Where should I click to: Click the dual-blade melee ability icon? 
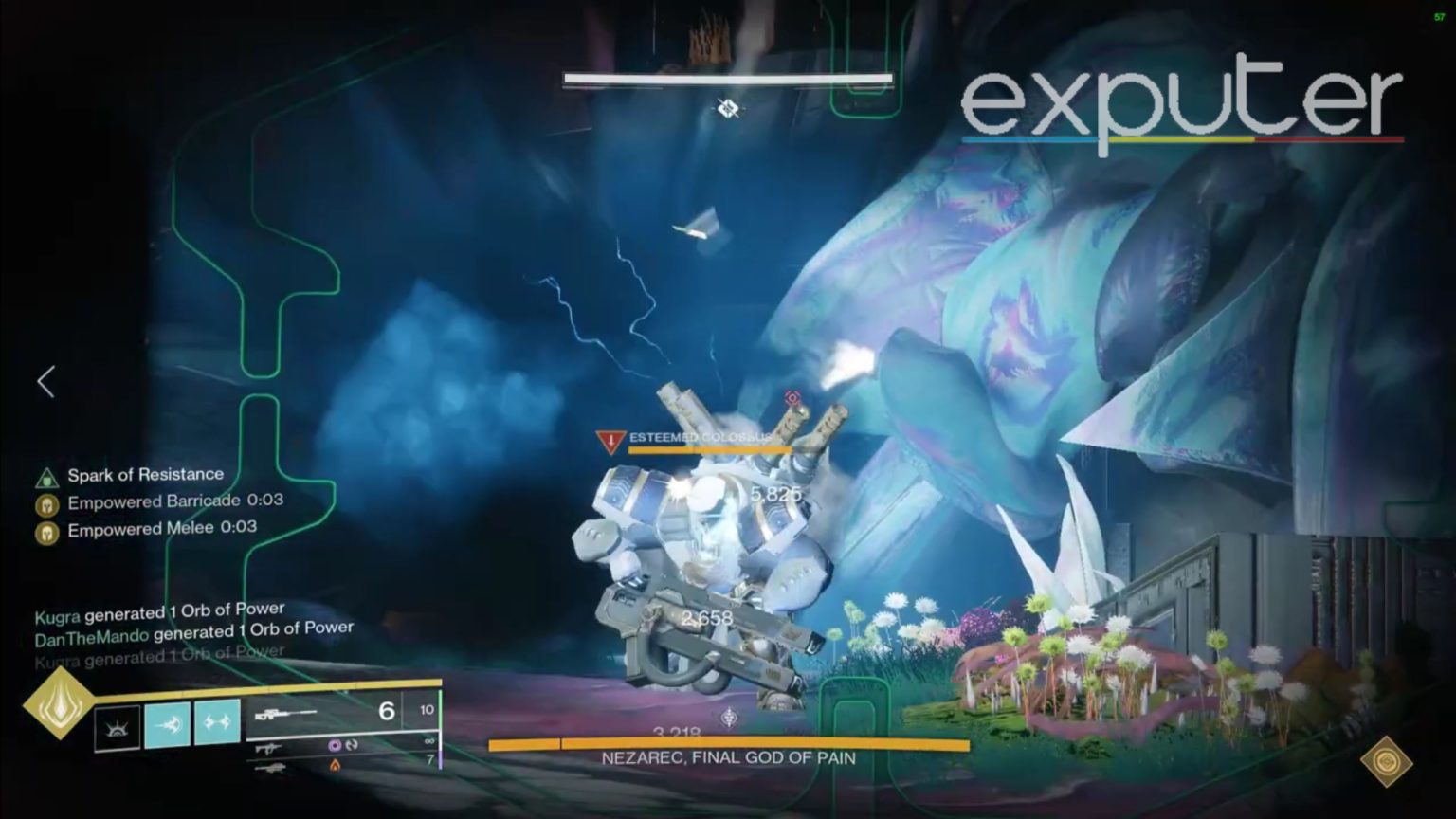(x=216, y=722)
